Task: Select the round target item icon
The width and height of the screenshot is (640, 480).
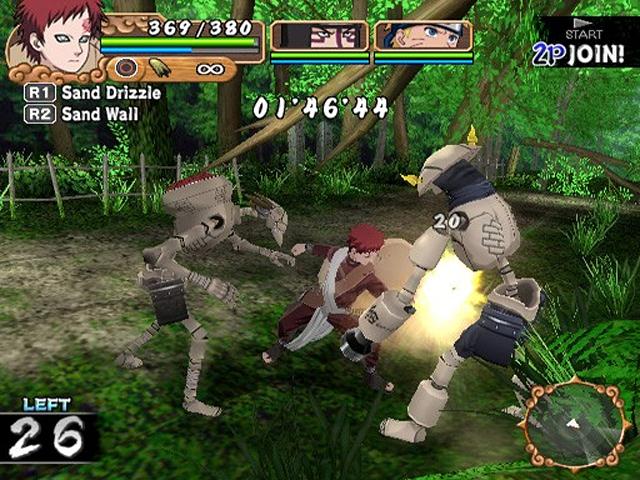Action: 126,69
